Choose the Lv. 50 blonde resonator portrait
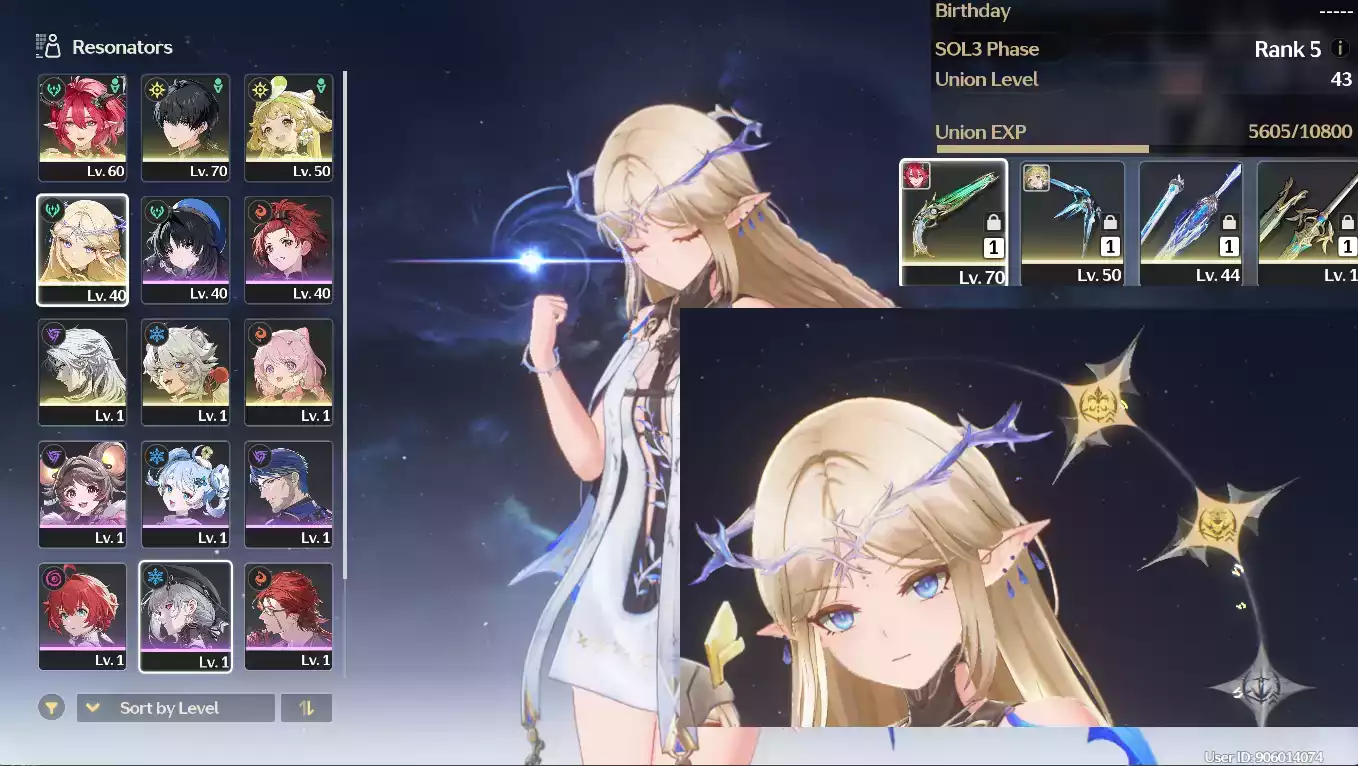The height and width of the screenshot is (766, 1358). pos(288,127)
